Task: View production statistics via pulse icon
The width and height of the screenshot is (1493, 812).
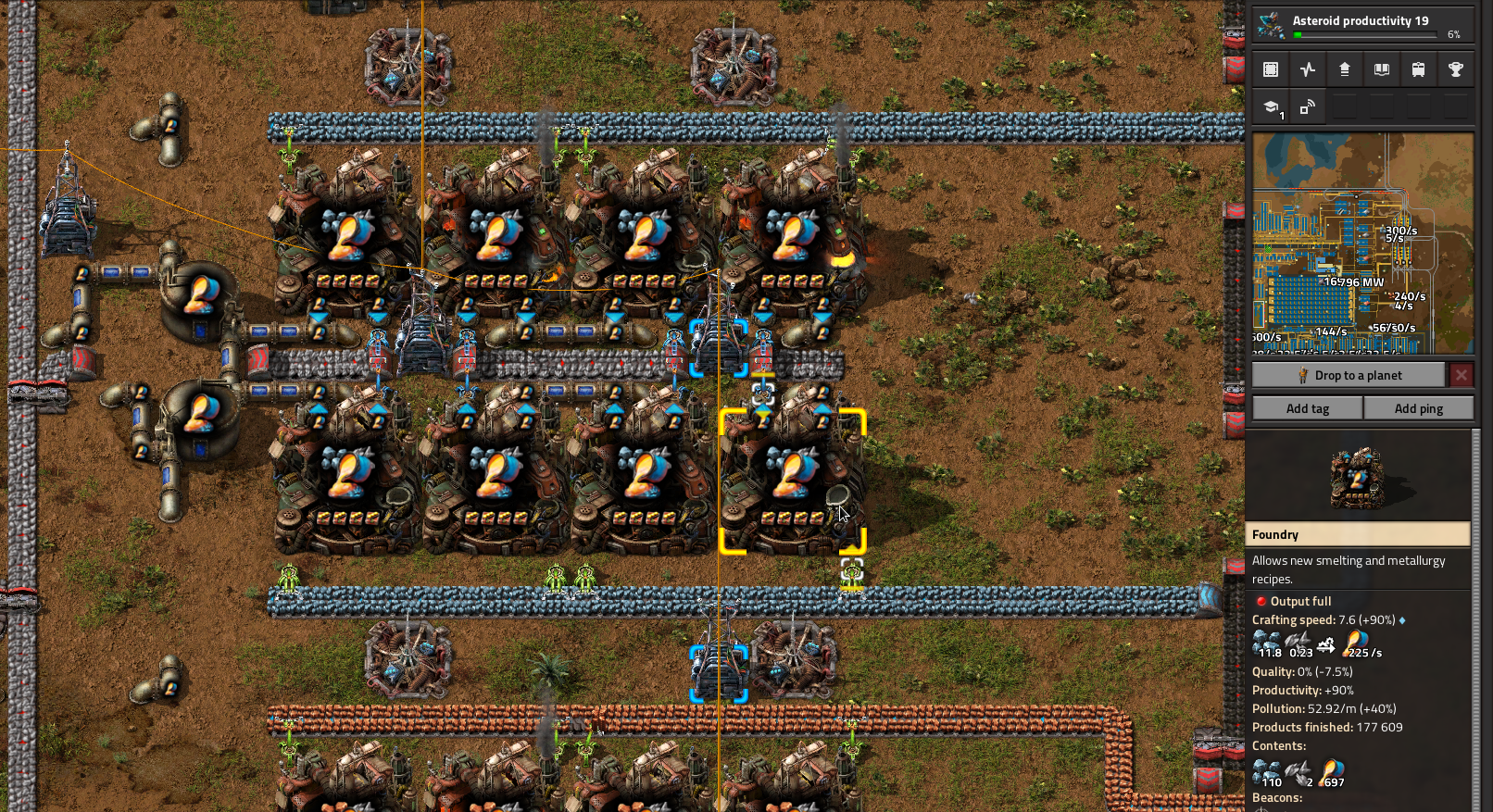Action: click(x=1308, y=69)
